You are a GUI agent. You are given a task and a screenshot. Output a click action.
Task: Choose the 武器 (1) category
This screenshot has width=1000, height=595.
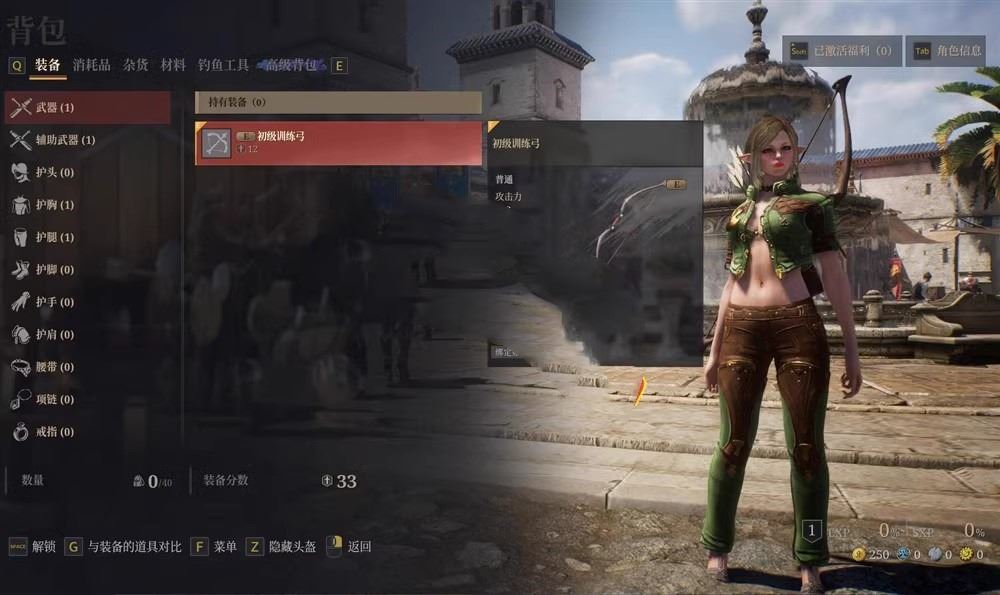87,108
